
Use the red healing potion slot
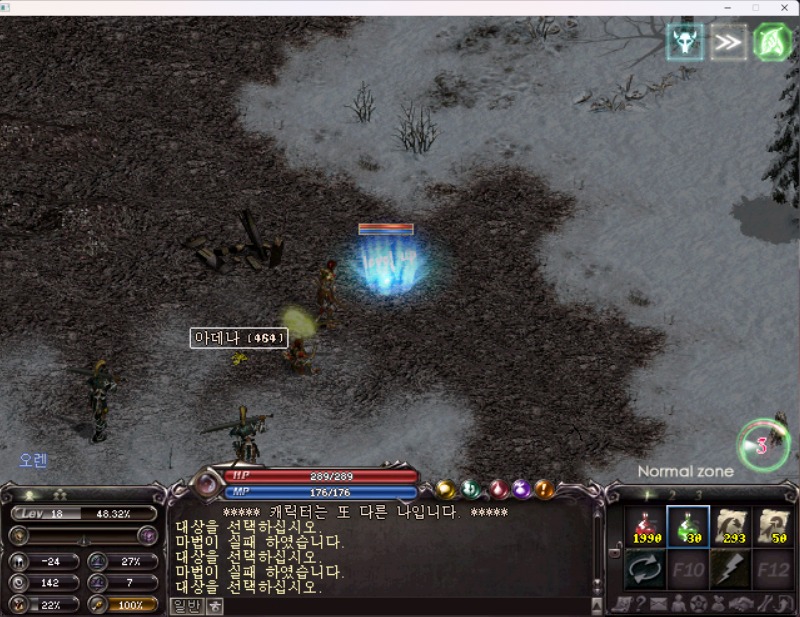pos(644,526)
